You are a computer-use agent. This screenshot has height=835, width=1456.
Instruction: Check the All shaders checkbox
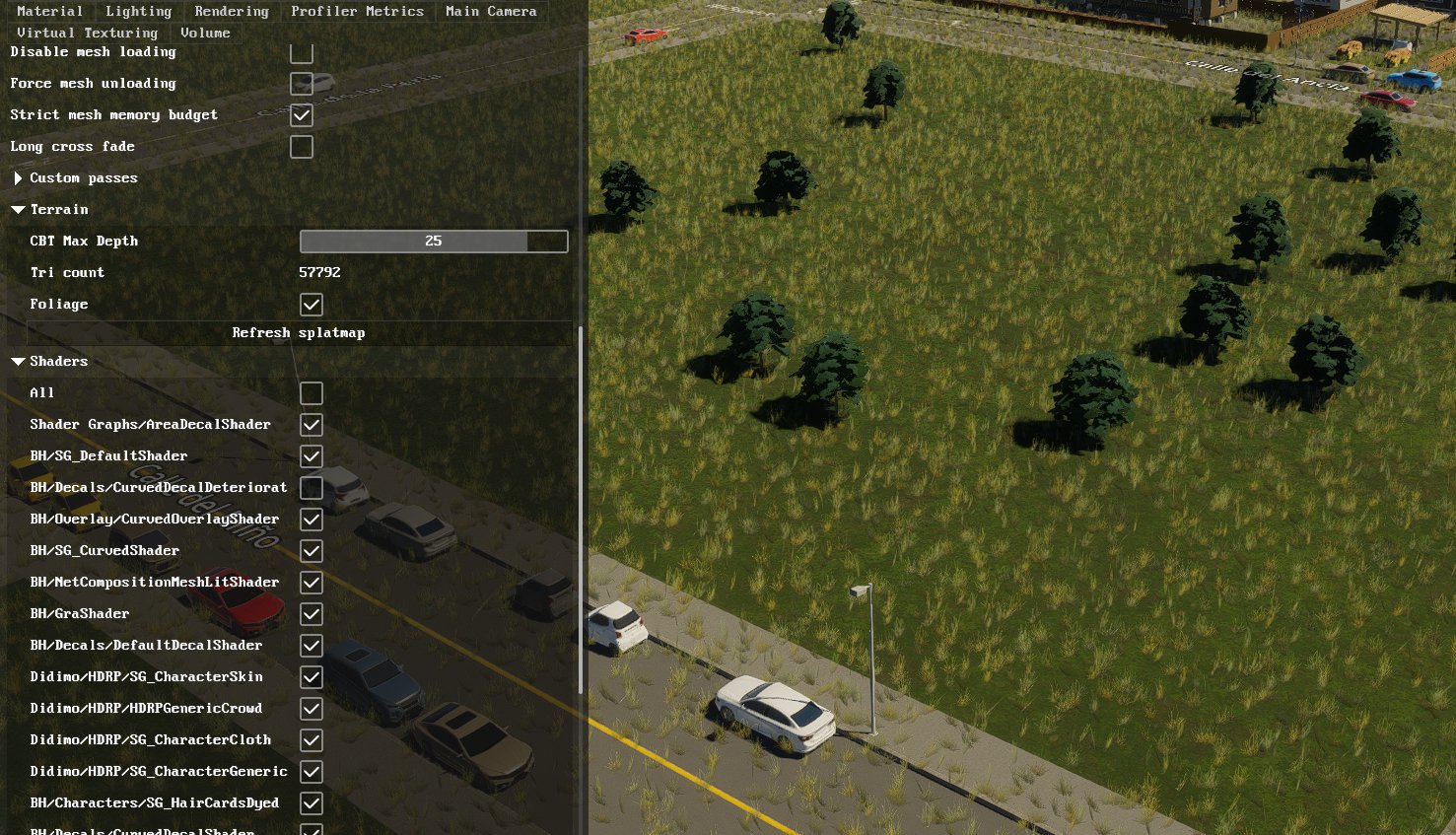312,392
